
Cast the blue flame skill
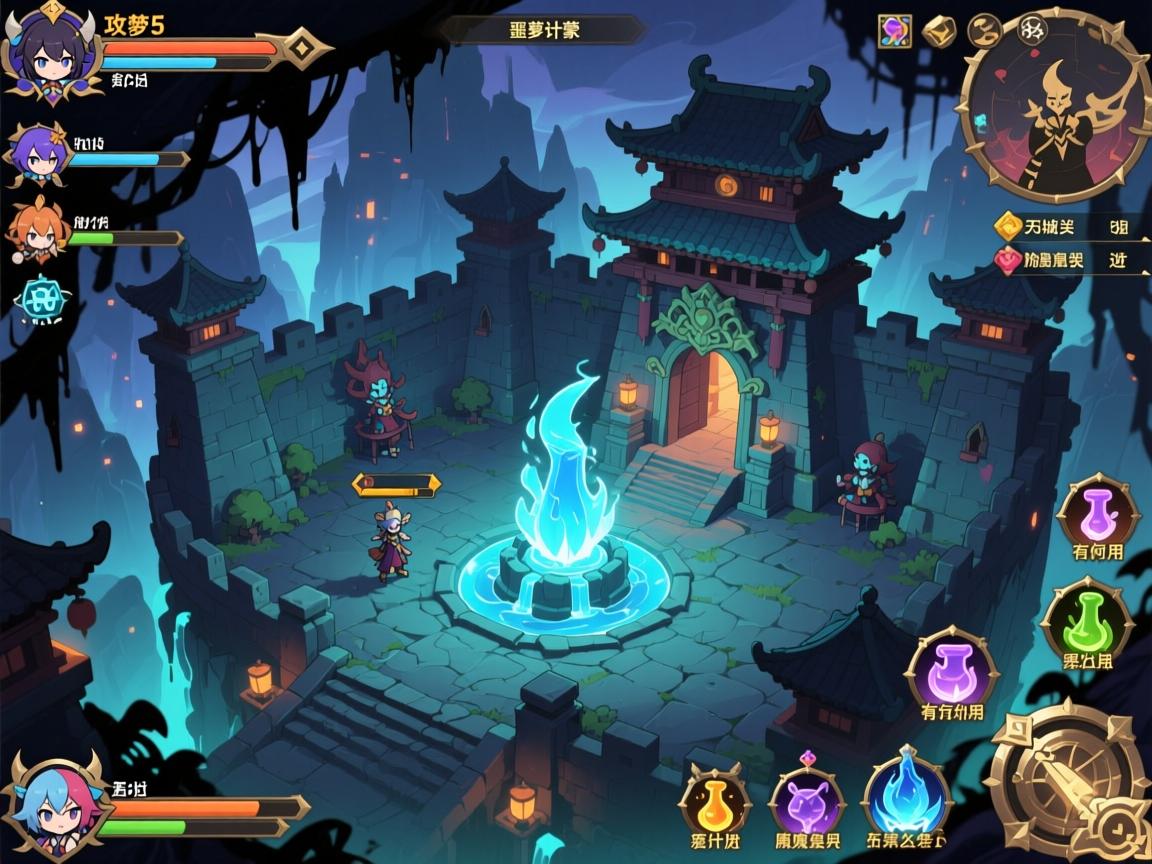pyautogui.click(x=905, y=798)
